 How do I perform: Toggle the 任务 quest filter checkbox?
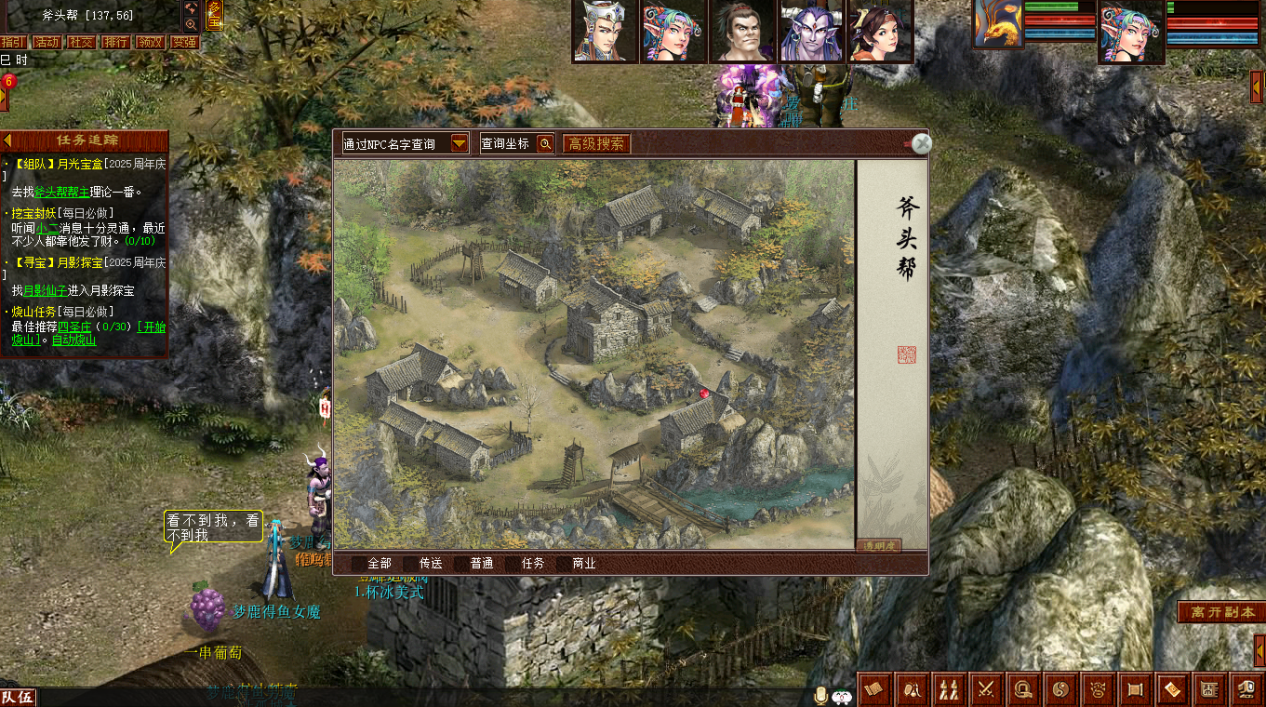[512, 564]
